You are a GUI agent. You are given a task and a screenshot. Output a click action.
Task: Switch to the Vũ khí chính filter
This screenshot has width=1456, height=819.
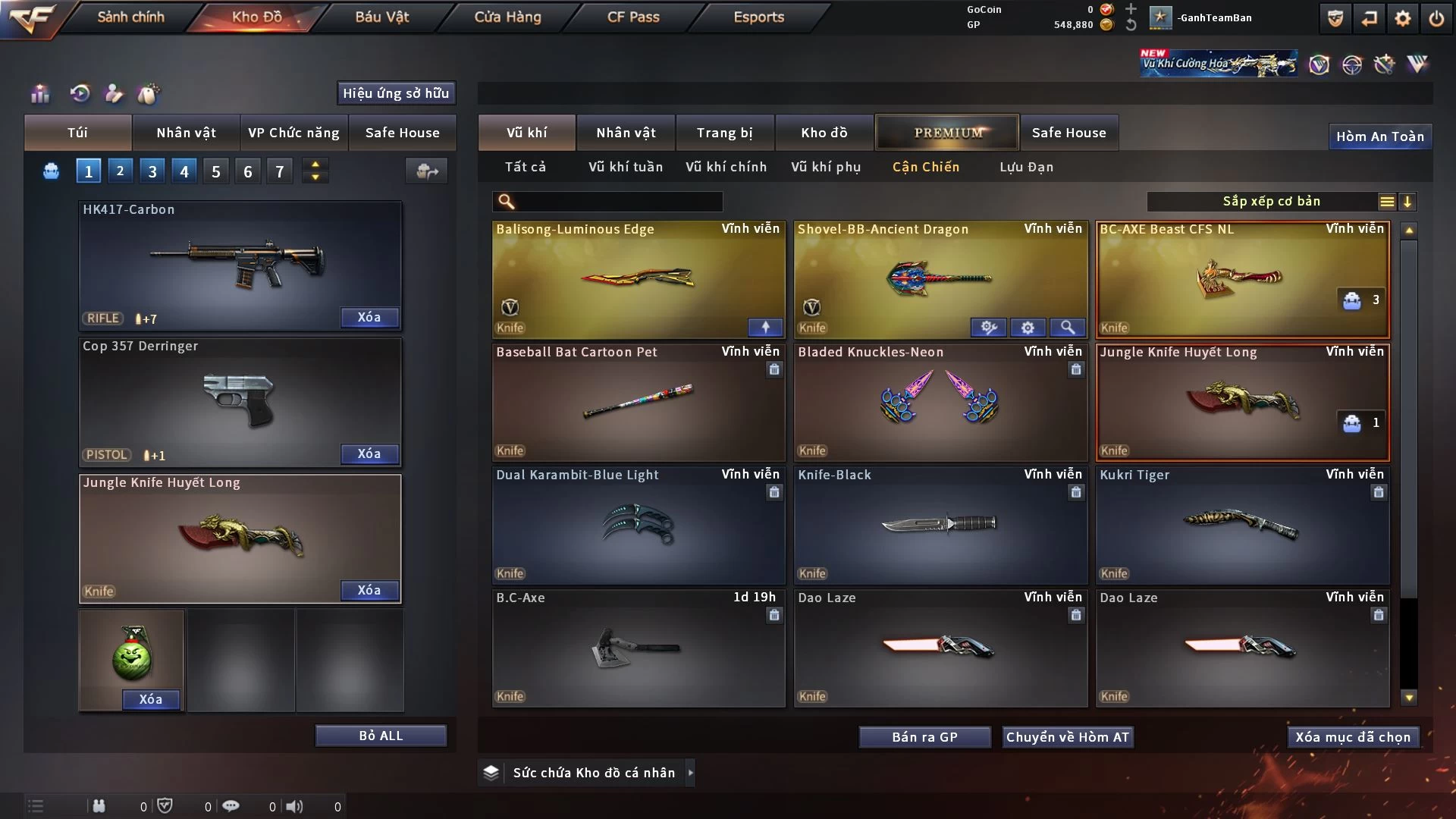(726, 167)
